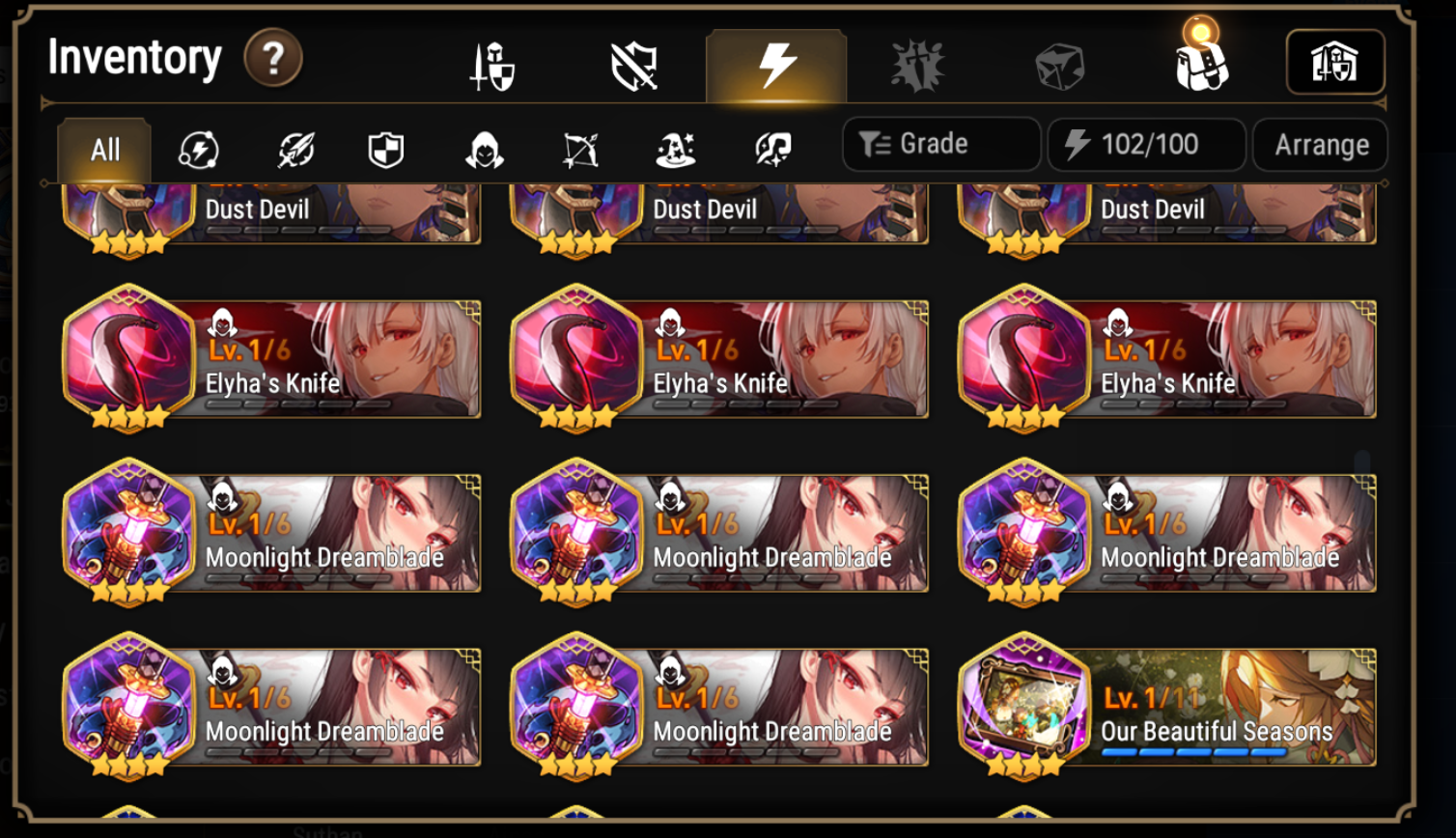The height and width of the screenshot is (838, 1456).
Task: Open the backpack with the notification dot
Action: tap(1200, 68)
